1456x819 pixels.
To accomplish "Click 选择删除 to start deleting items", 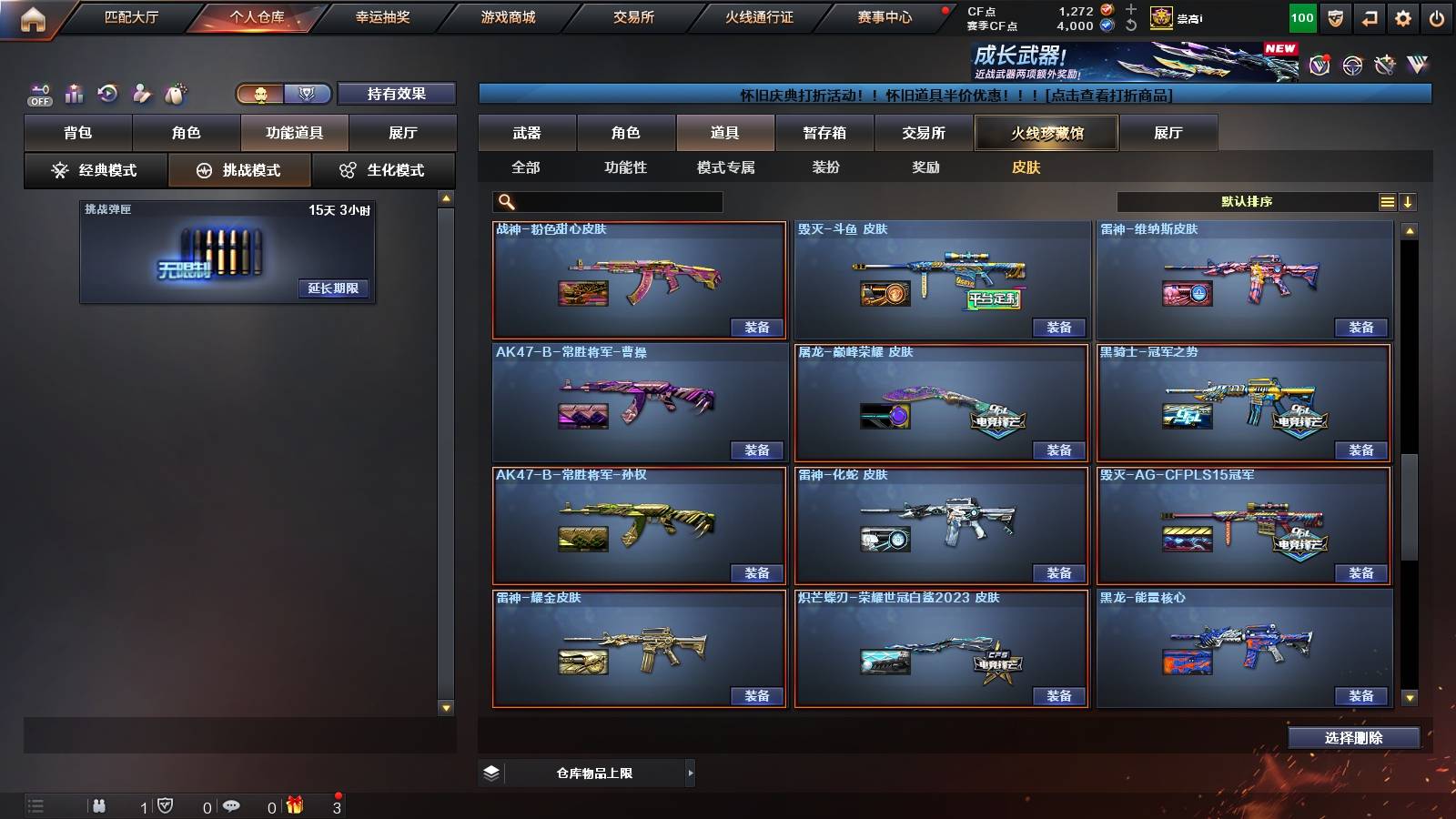I will (x=1353, y=737).
